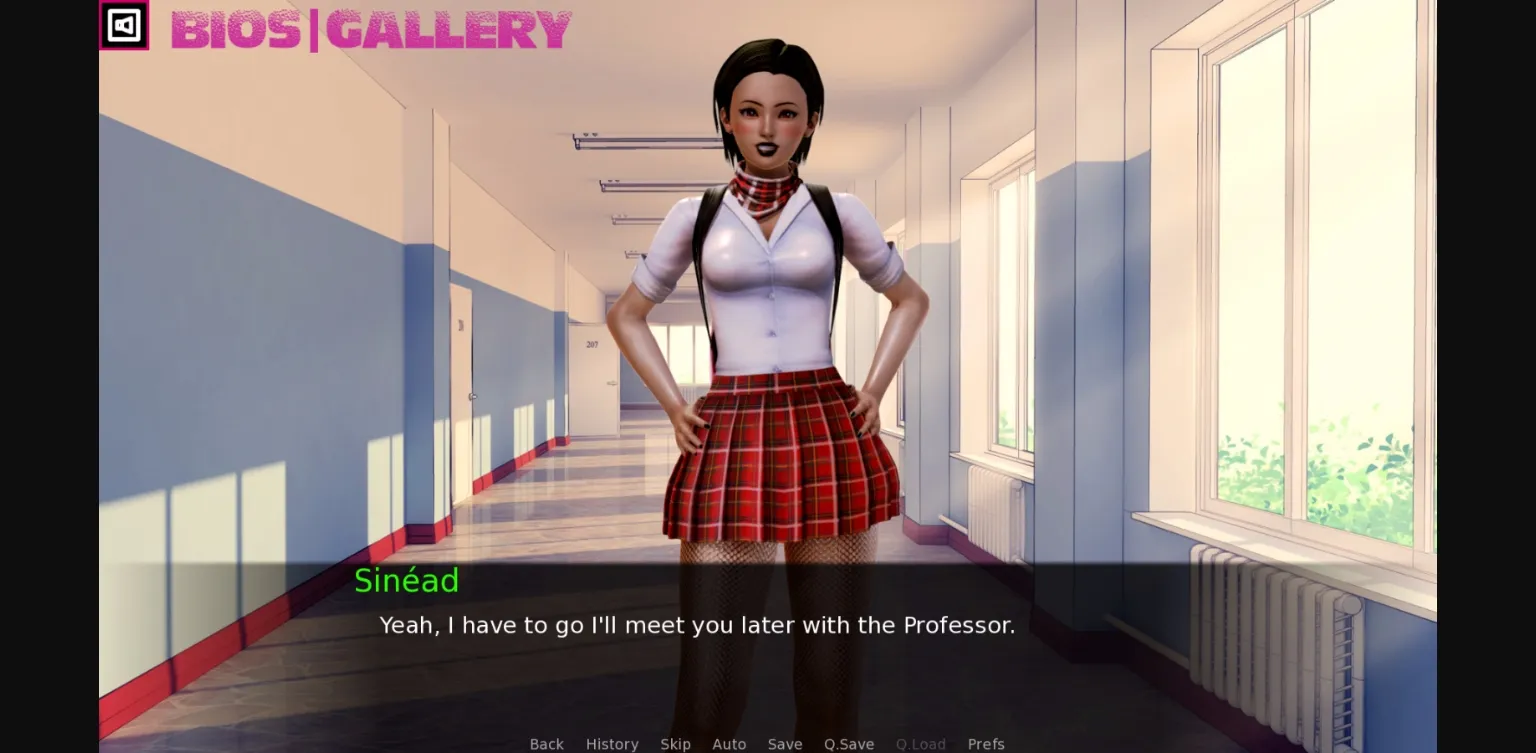Rewind dialogue using Back

546,744
